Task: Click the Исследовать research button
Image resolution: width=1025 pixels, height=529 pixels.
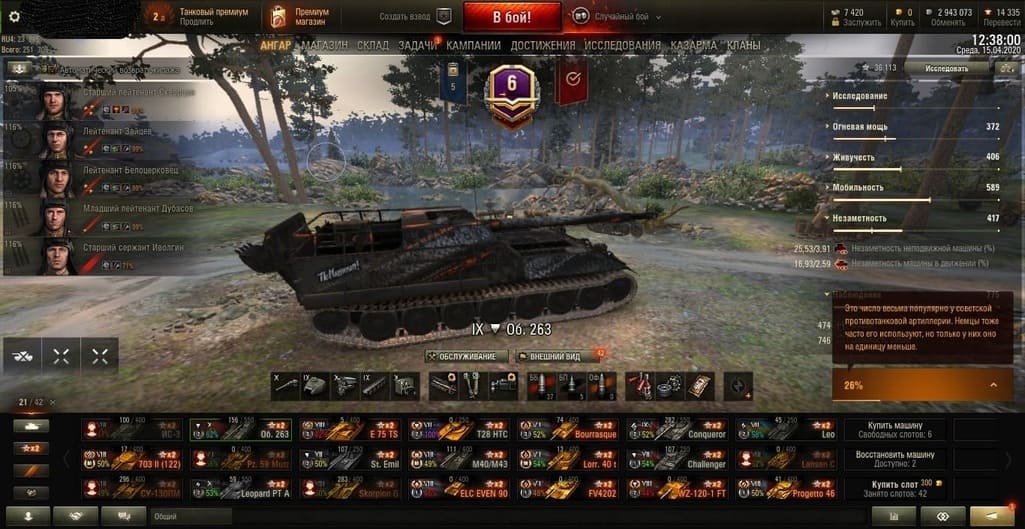Action: coord(946,68)
